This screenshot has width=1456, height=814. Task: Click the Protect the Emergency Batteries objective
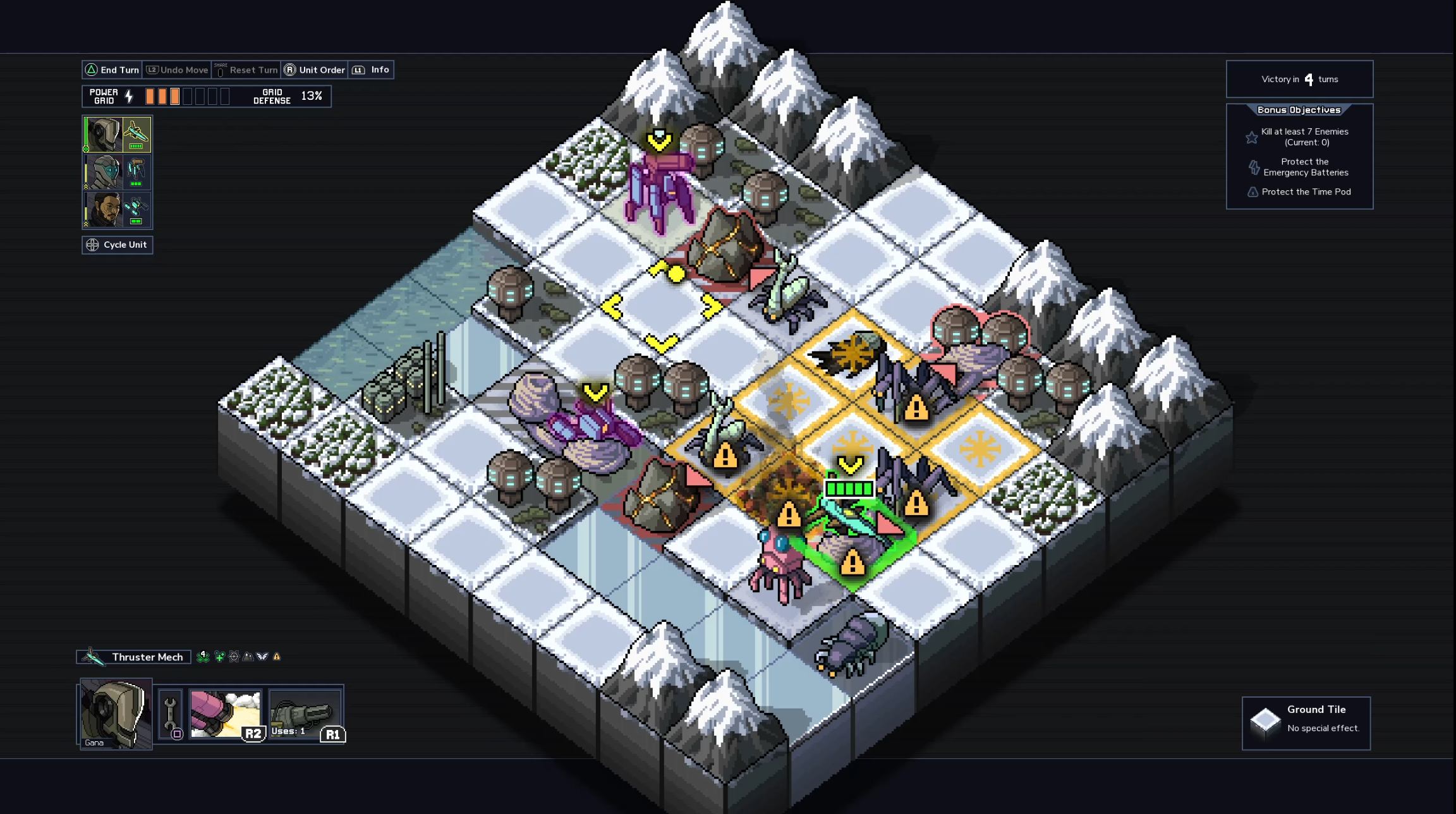[1305, 167]
